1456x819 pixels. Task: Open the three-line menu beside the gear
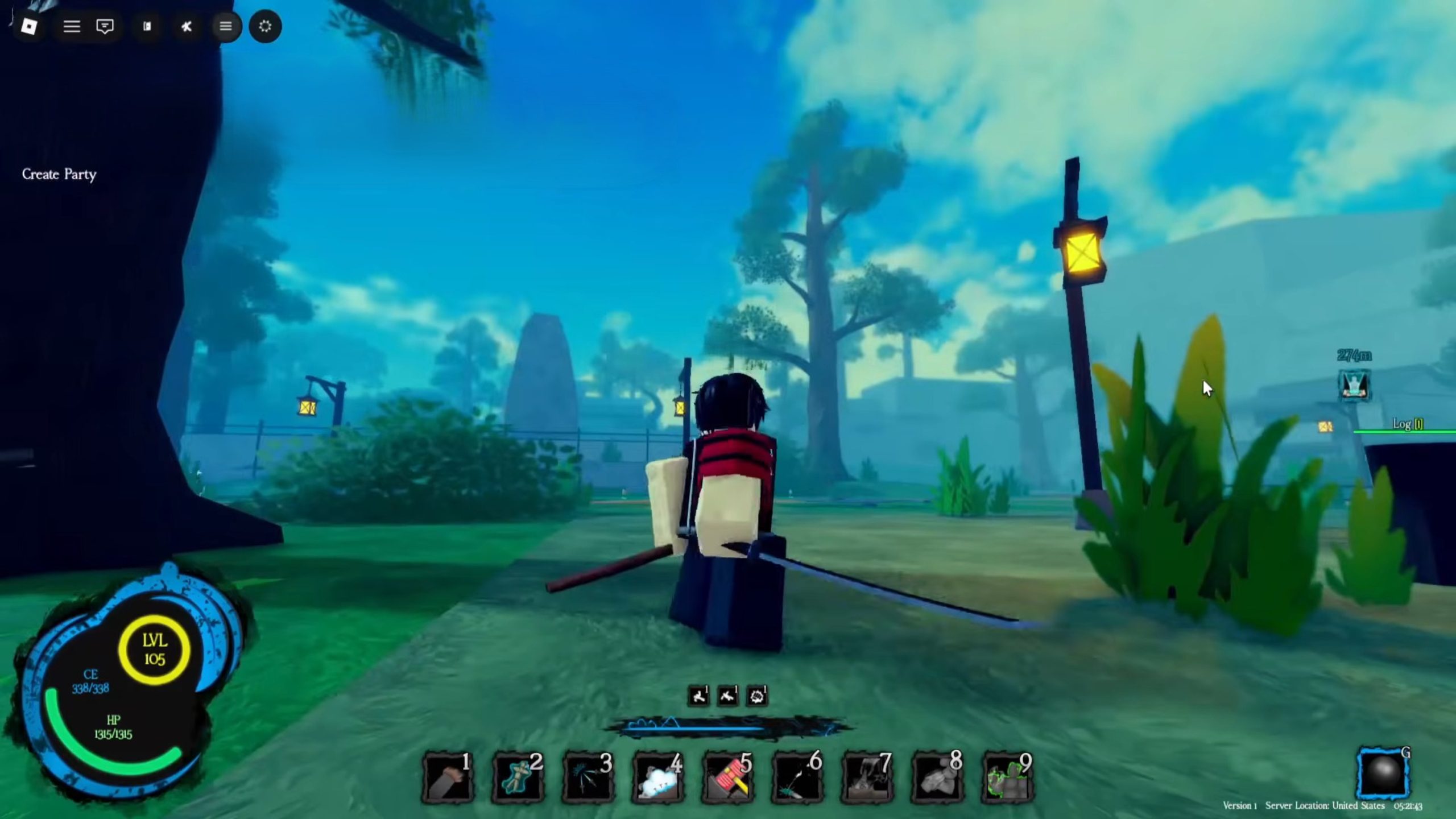(x=226, y=27)
